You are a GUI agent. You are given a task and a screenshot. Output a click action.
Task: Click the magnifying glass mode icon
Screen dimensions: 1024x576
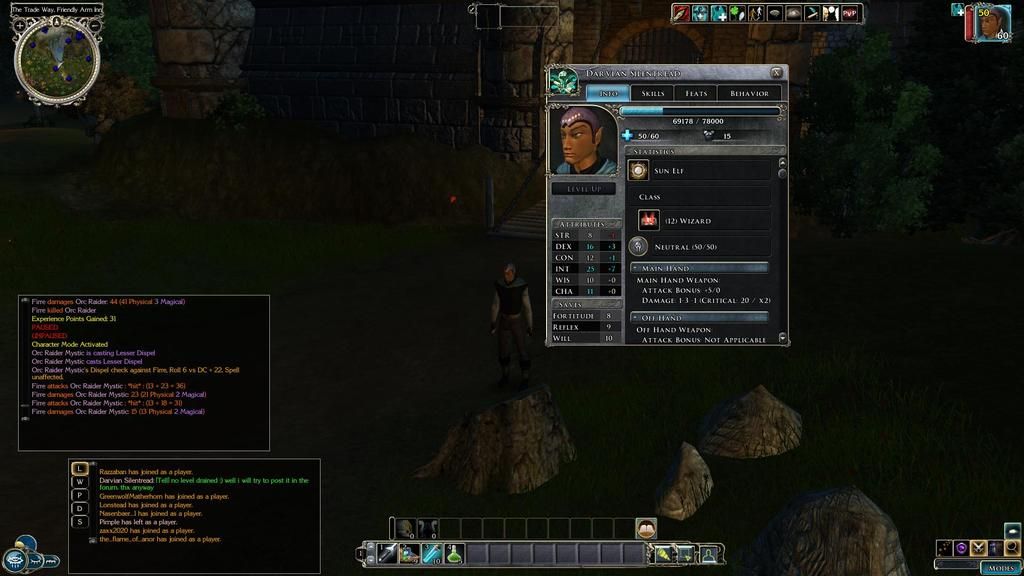click(1012, 547)
